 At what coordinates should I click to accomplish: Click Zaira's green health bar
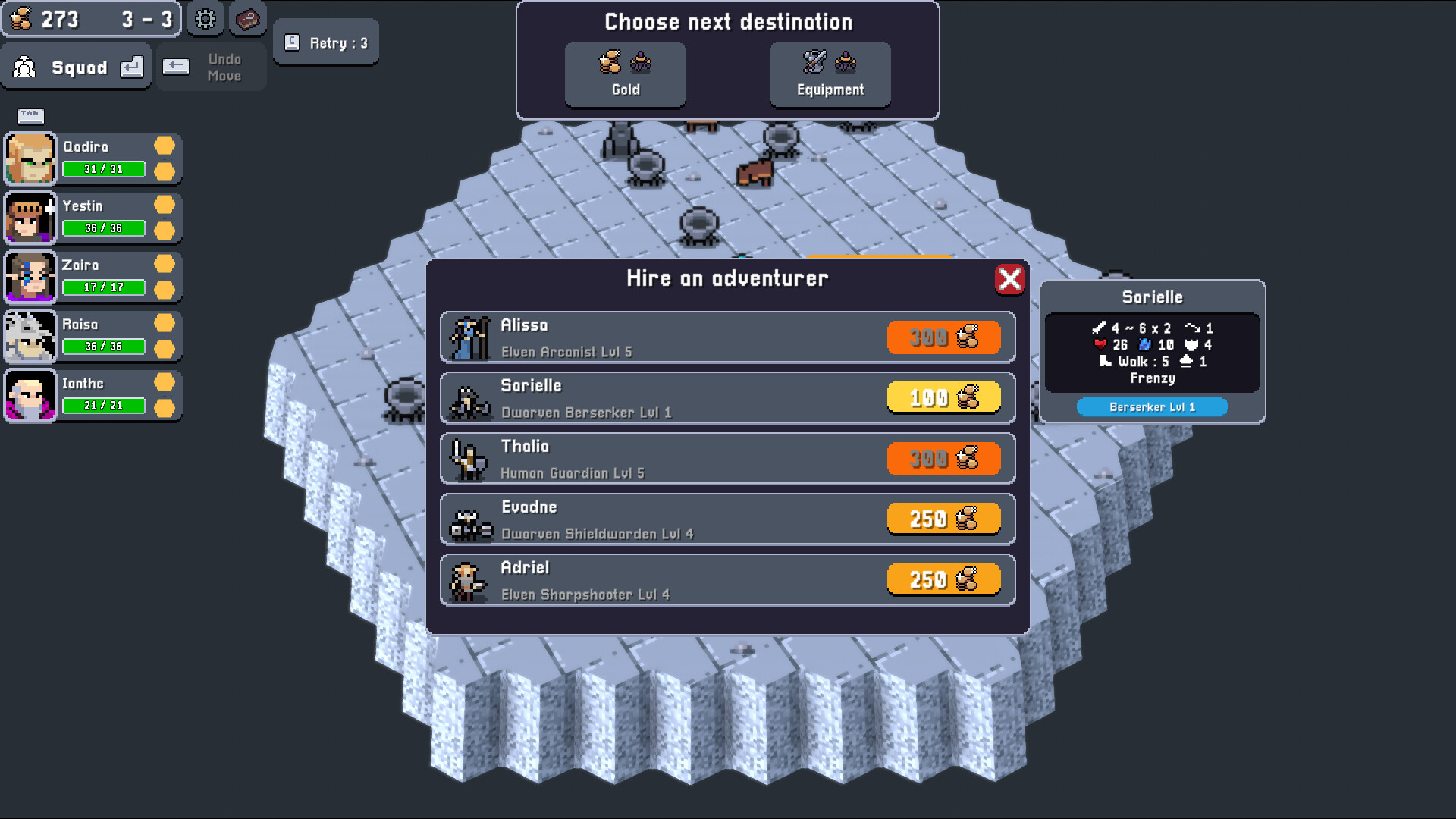pos(103,287)
